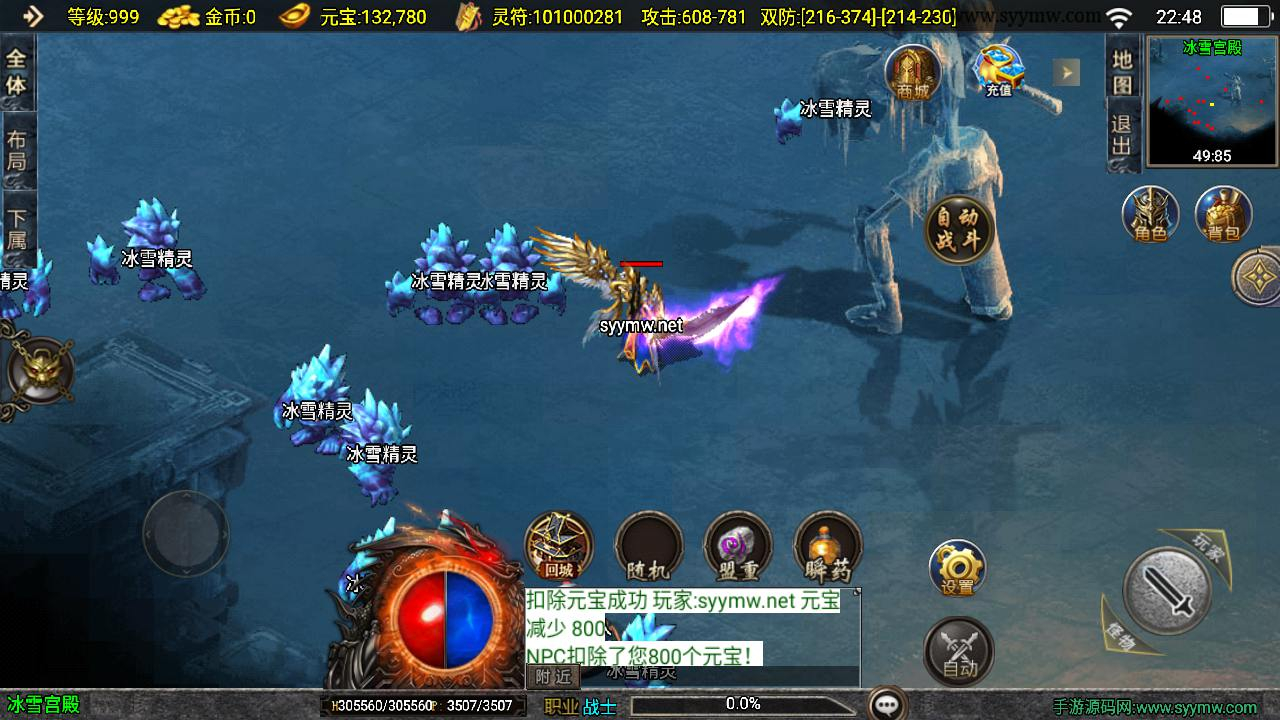
Task: Open the 背包 backpack
Action: 1223,215
